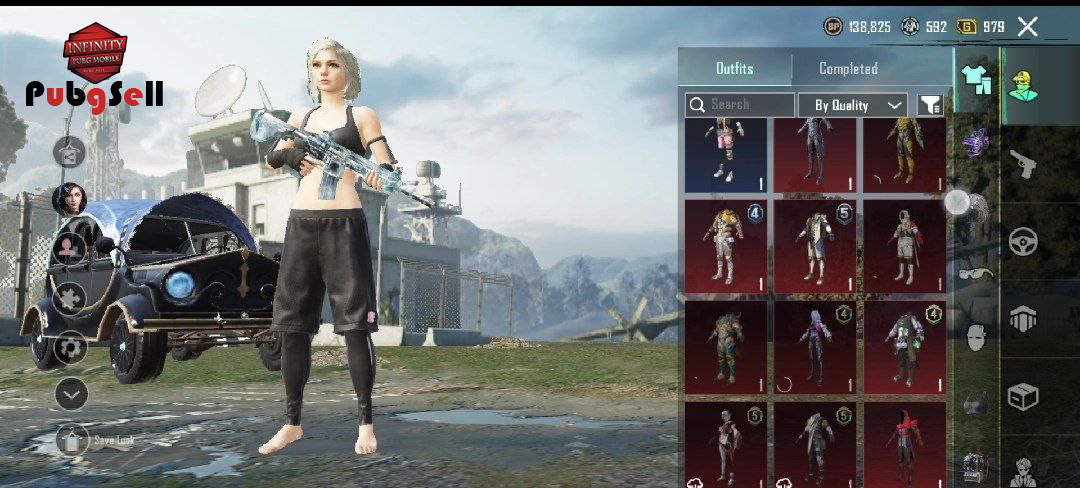Open the box crate category

1022,397
